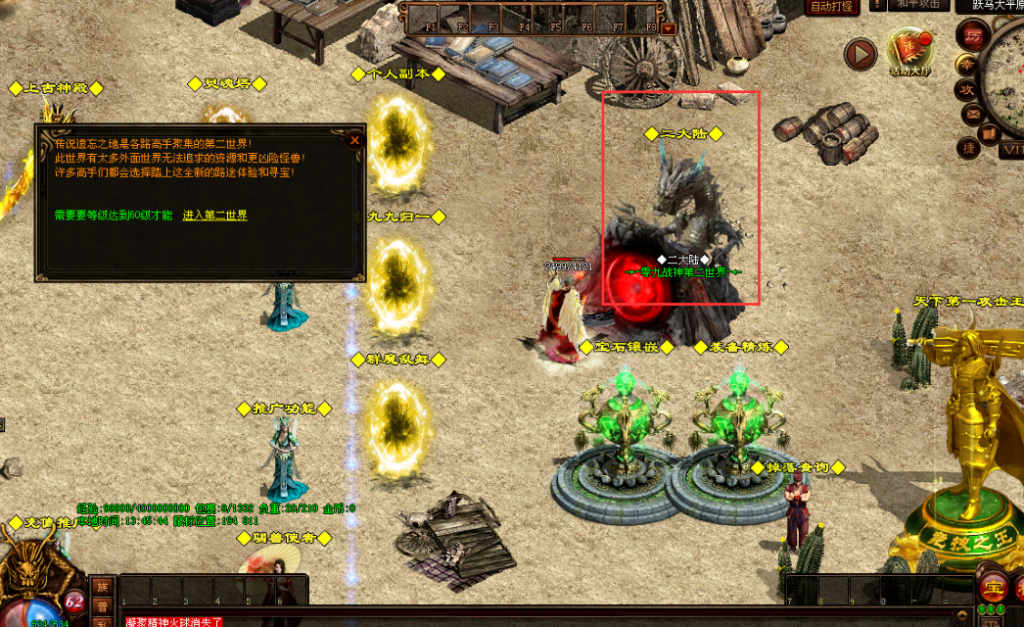Viewport: 1024px width, 627px height.
Task: Open the gold 幸 round button
Action: point(967,64)
